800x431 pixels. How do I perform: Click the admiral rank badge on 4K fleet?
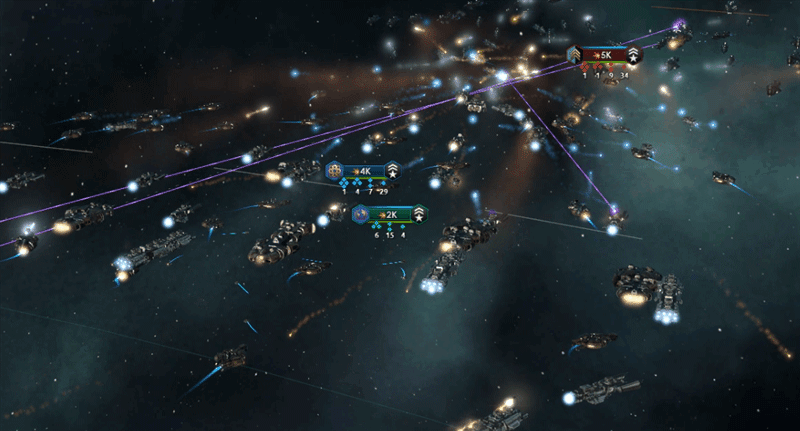pos(393,171)
